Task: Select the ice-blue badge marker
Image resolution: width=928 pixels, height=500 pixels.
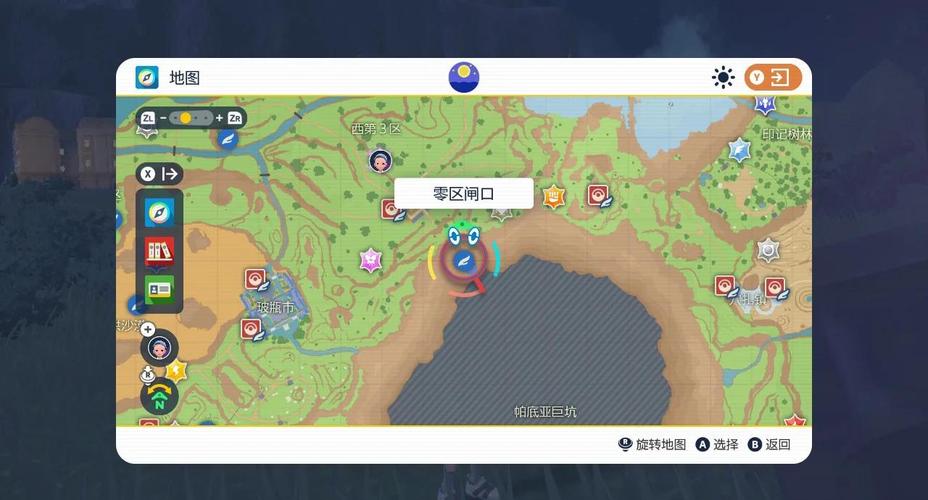Action: click(739, 150)
